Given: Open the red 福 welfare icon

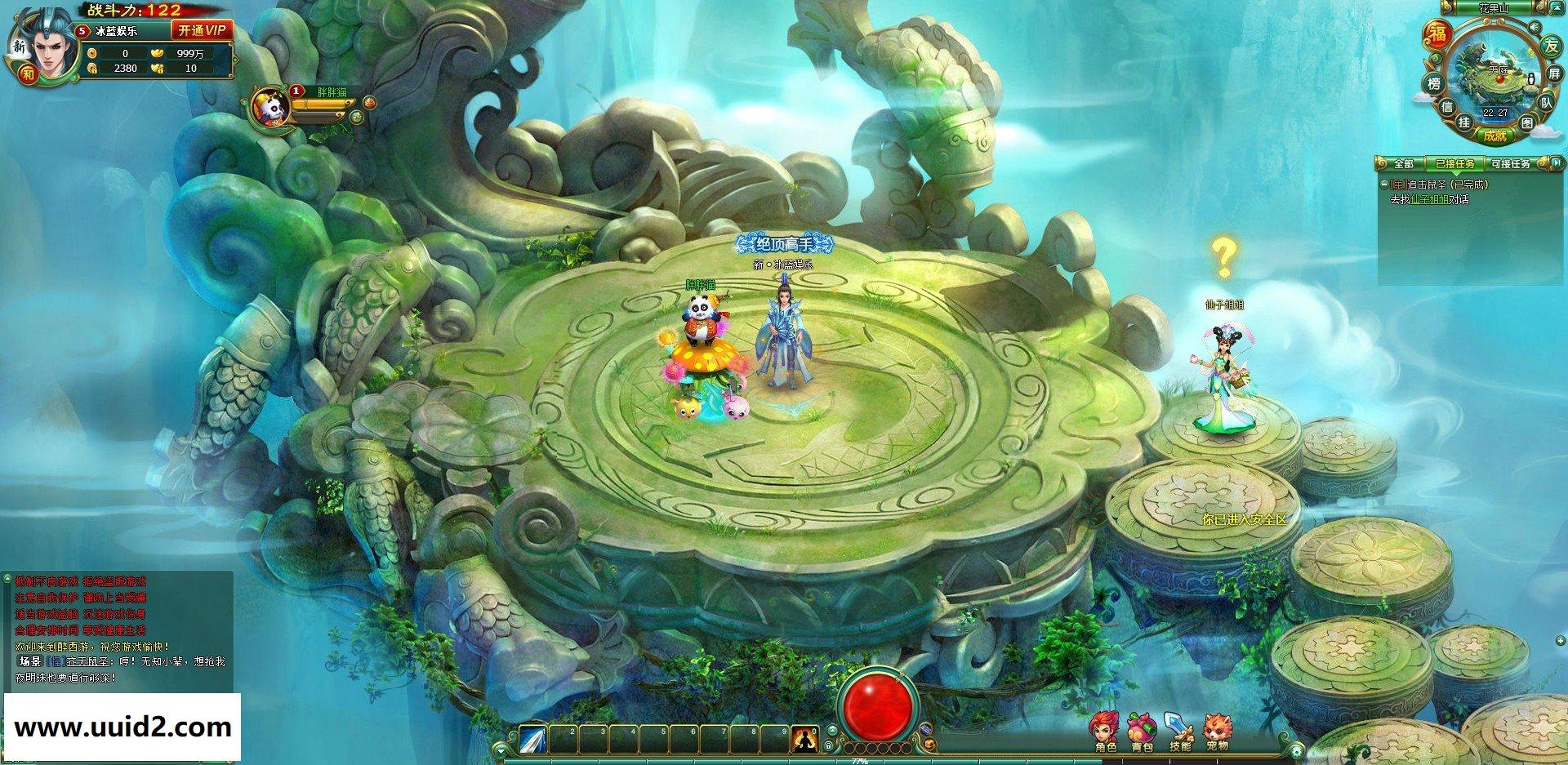Looking at the screenshot, I should tap(1437, 33).
